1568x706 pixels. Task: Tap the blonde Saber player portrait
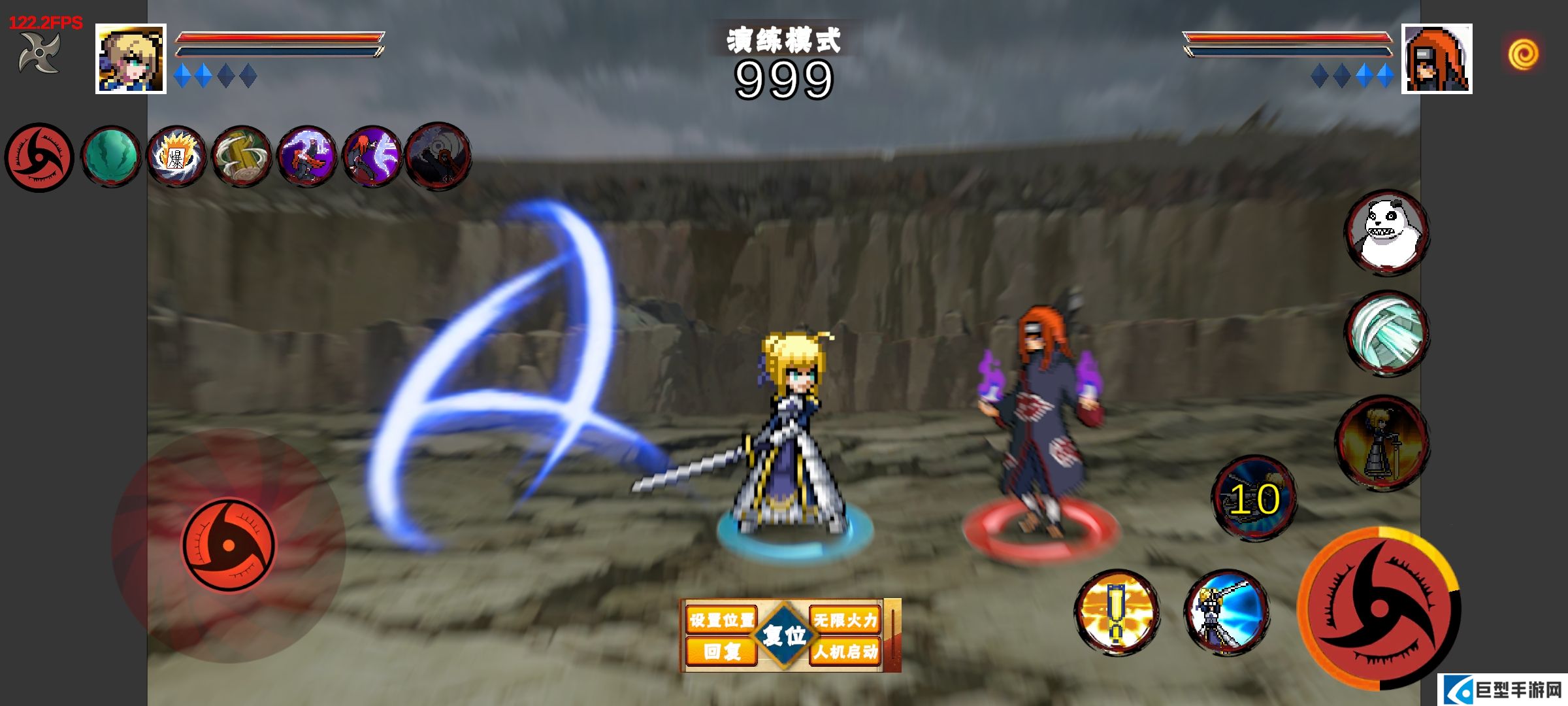coord(131,59)
